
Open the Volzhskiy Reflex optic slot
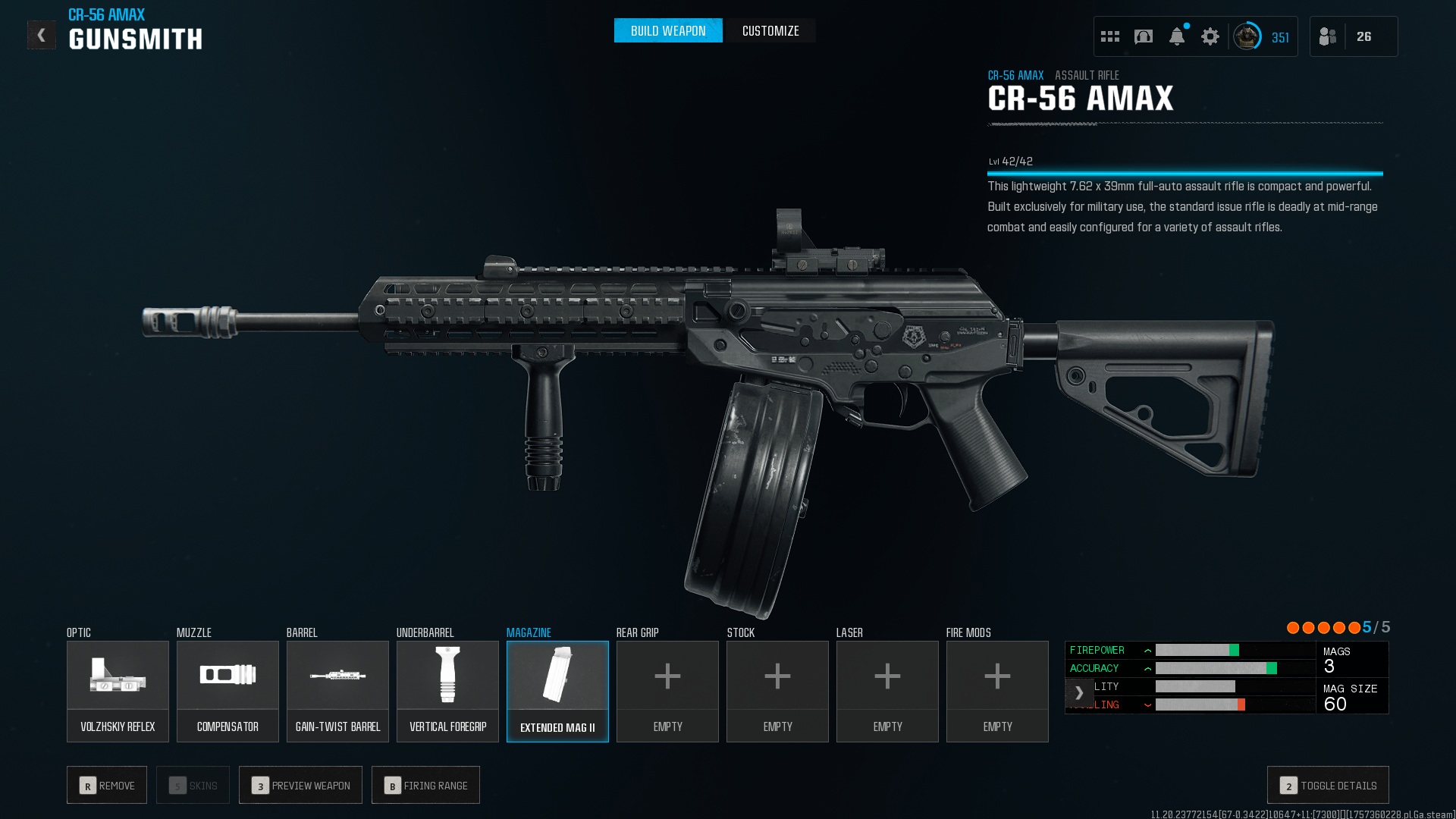pyautogui.click(x=118, y=691)
